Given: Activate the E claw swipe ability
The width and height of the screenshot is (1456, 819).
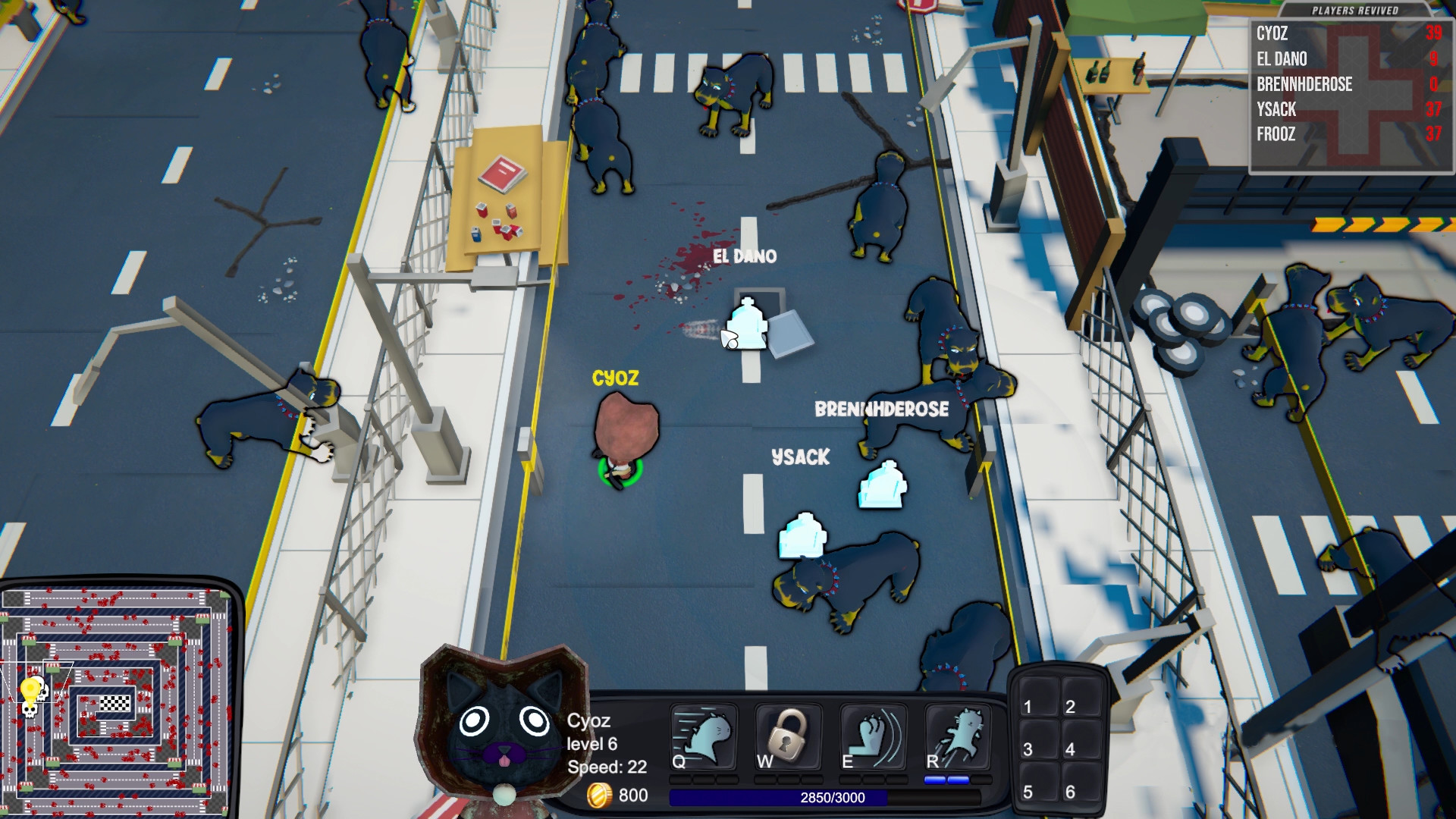Looking at the screenshot, I should [x=872, y=737].
